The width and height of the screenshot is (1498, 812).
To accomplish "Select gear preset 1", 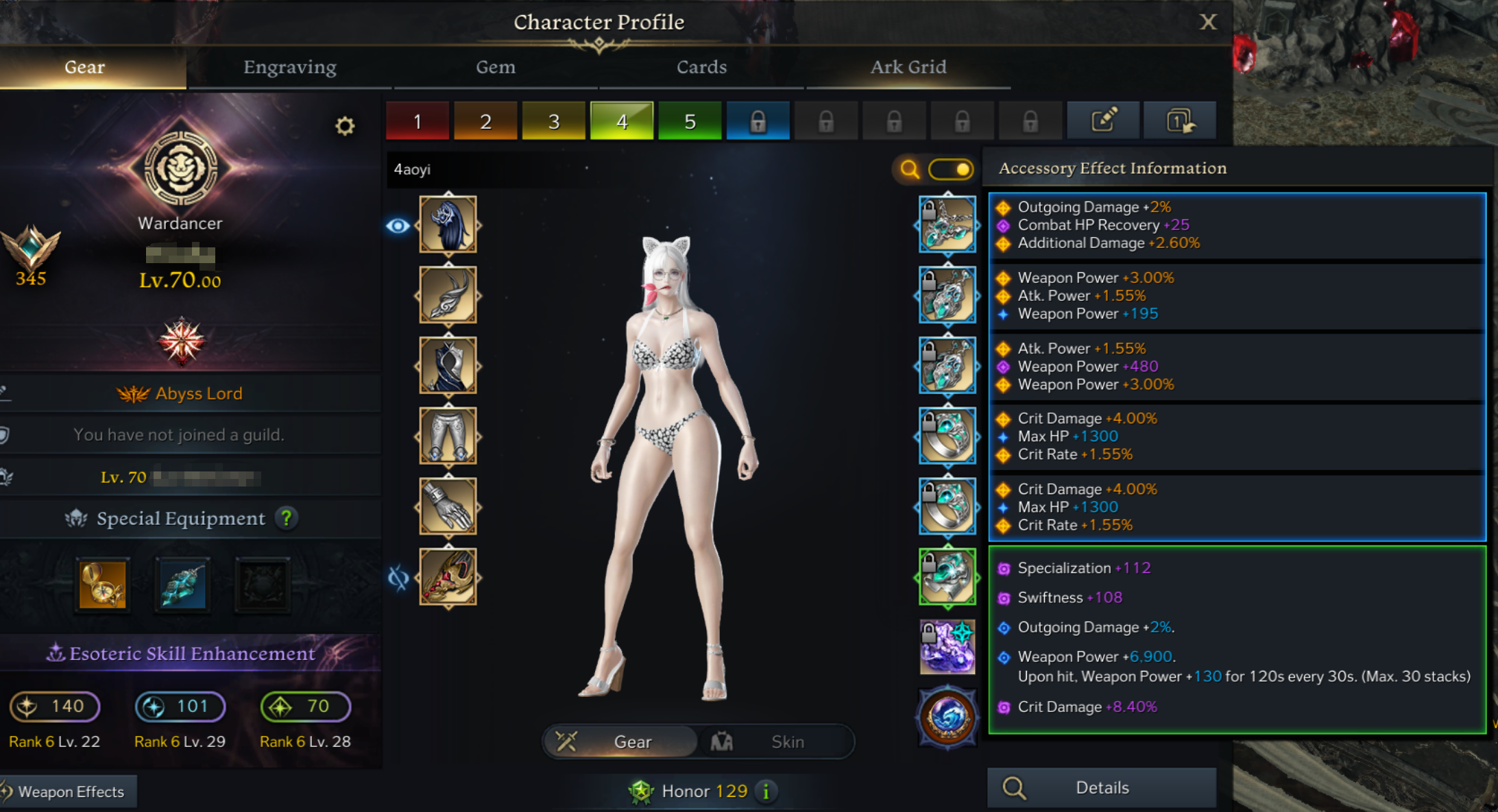I will pyautogui.click(x=418, y=121).
